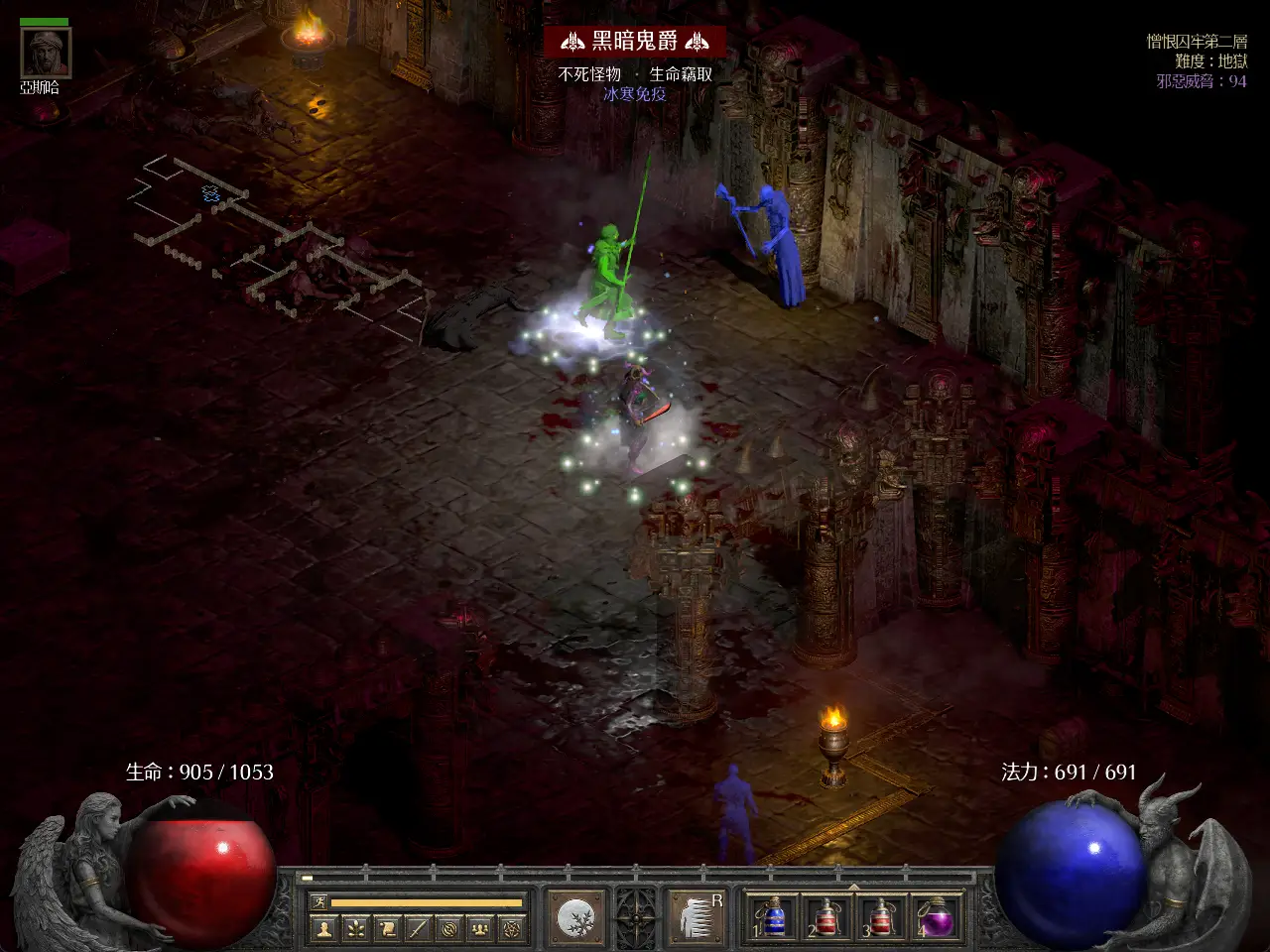The image size is (1270, 952).
Task: Use the red potion in belt slot 3
Action: 881,917
